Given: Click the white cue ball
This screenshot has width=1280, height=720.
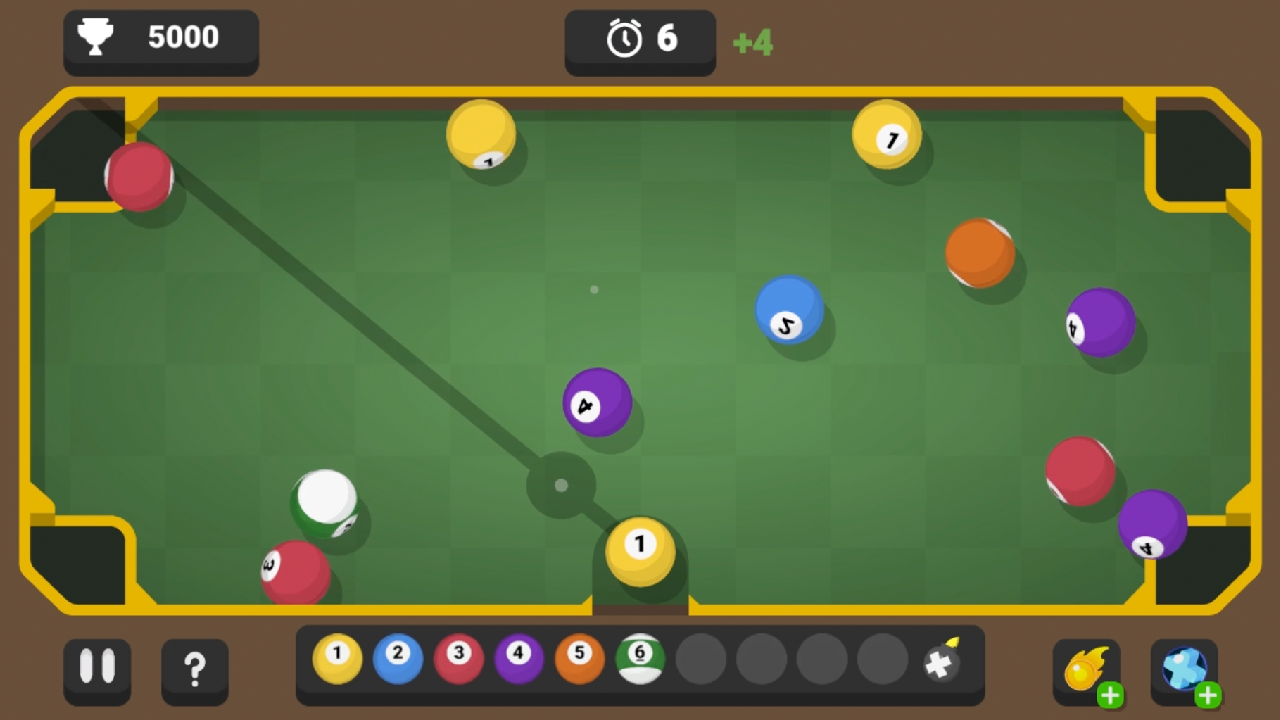Looking at the screenshot, I should click(x=325, y=500).
